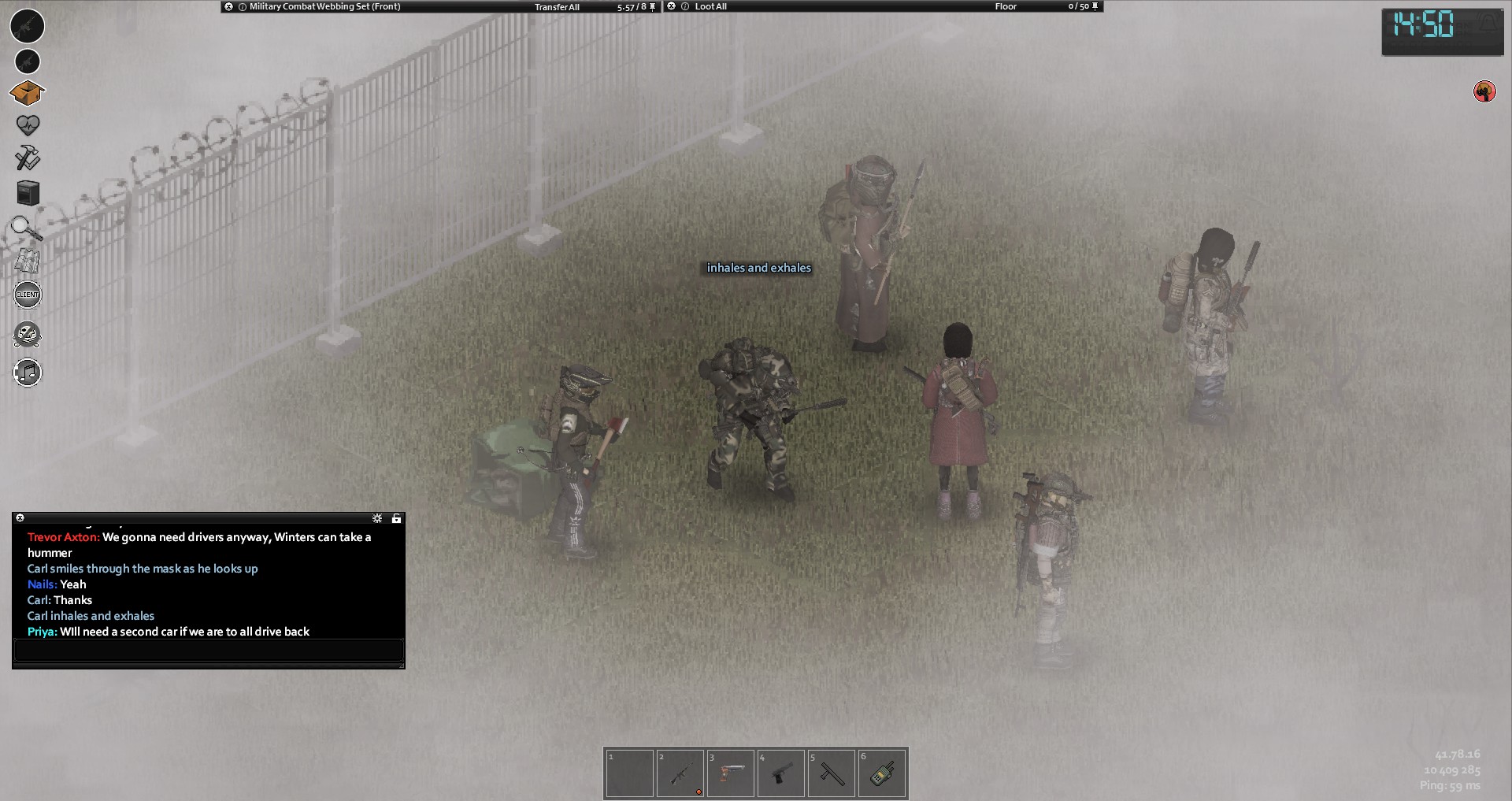Select the assault rifle in hotbar slot 2

click(680, 773)
